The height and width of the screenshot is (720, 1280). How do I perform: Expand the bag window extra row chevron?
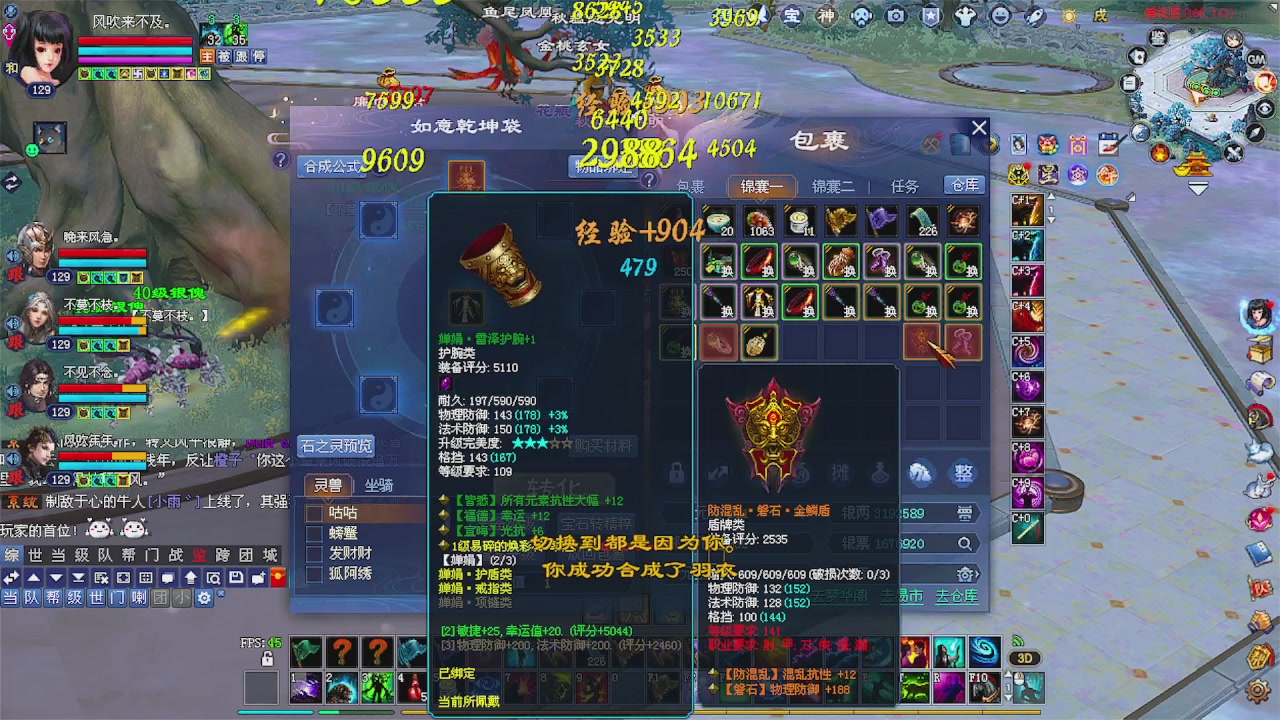[977, 574]
